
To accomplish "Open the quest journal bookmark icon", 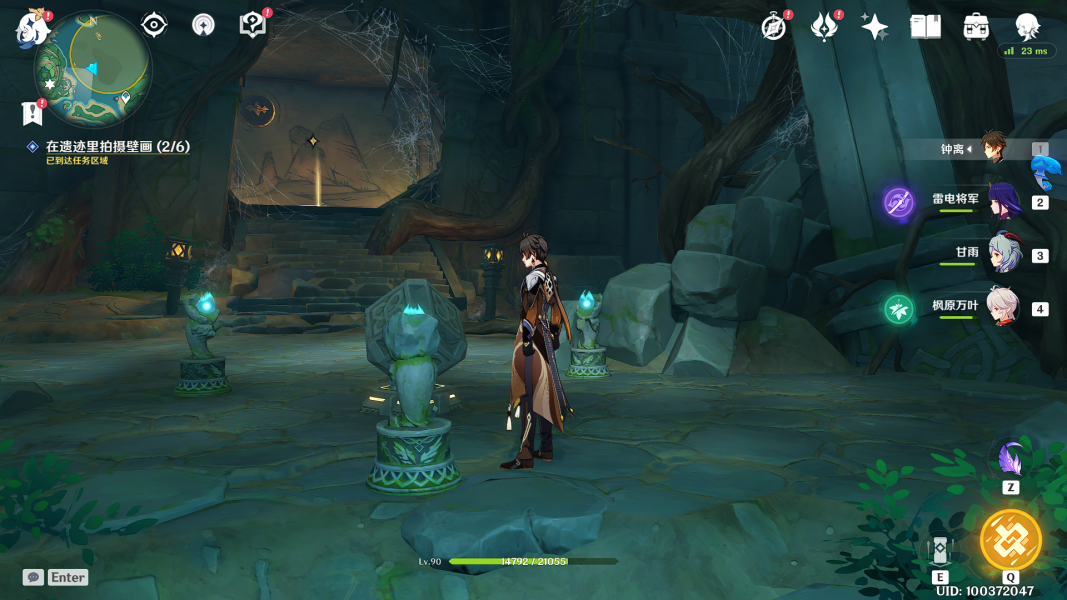I will [x=32, y=113].
